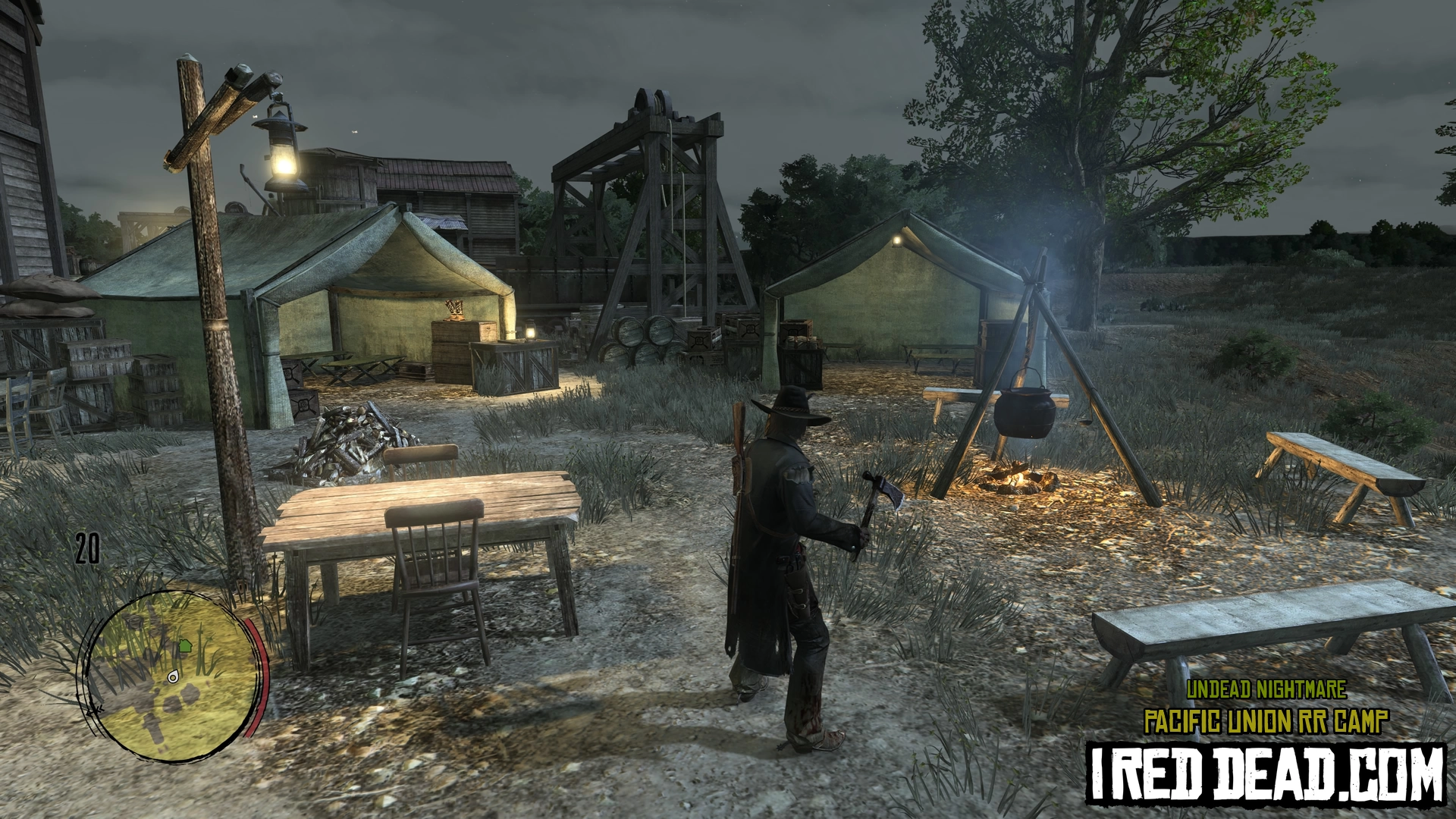Open the circular minimap
The height and width of the screenshot is (819, 1456).
click(x=171, y=677)
